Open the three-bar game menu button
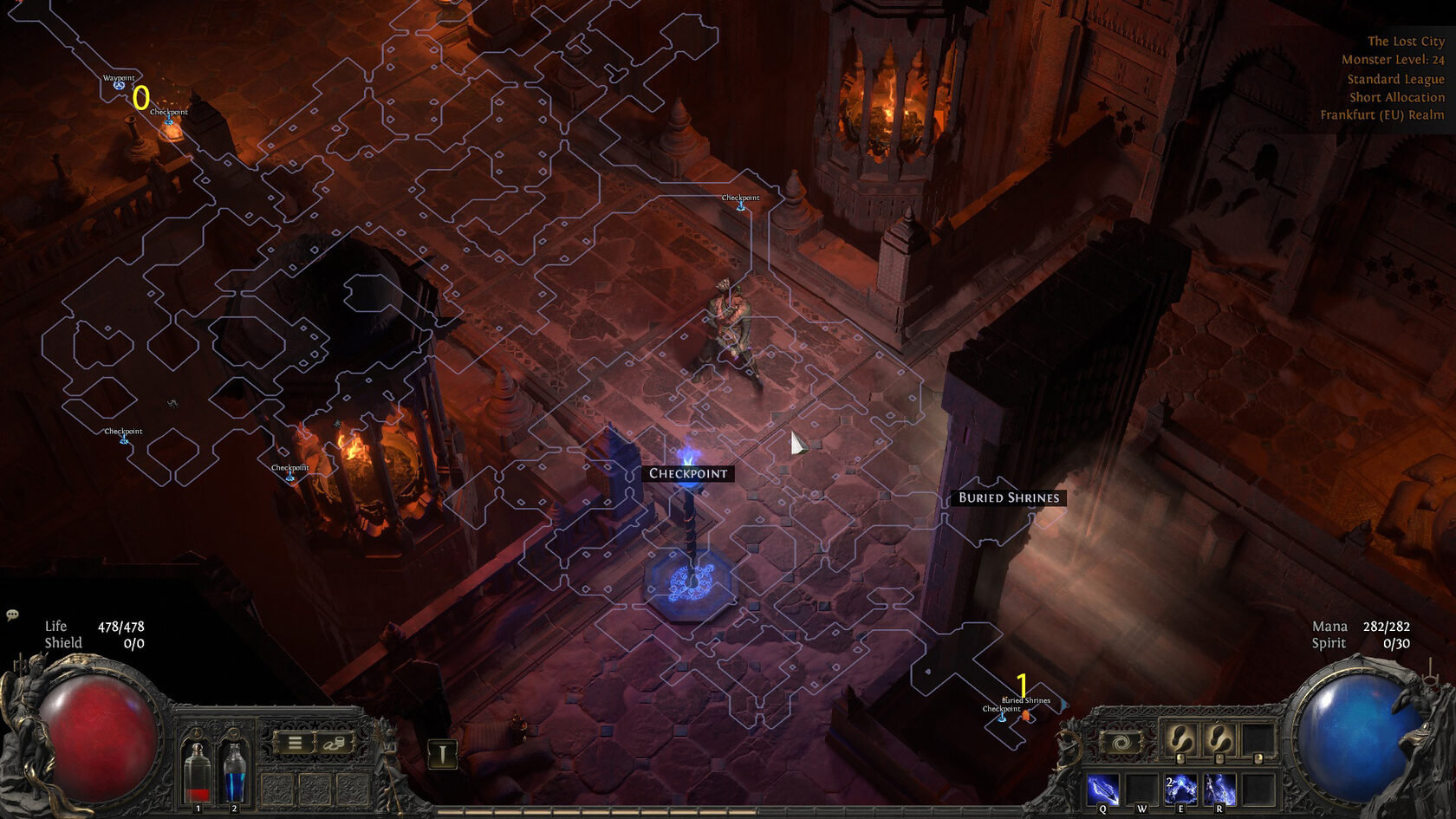Image resolution: width=1456 pixels, height=819 pixels. pos(295,744)
